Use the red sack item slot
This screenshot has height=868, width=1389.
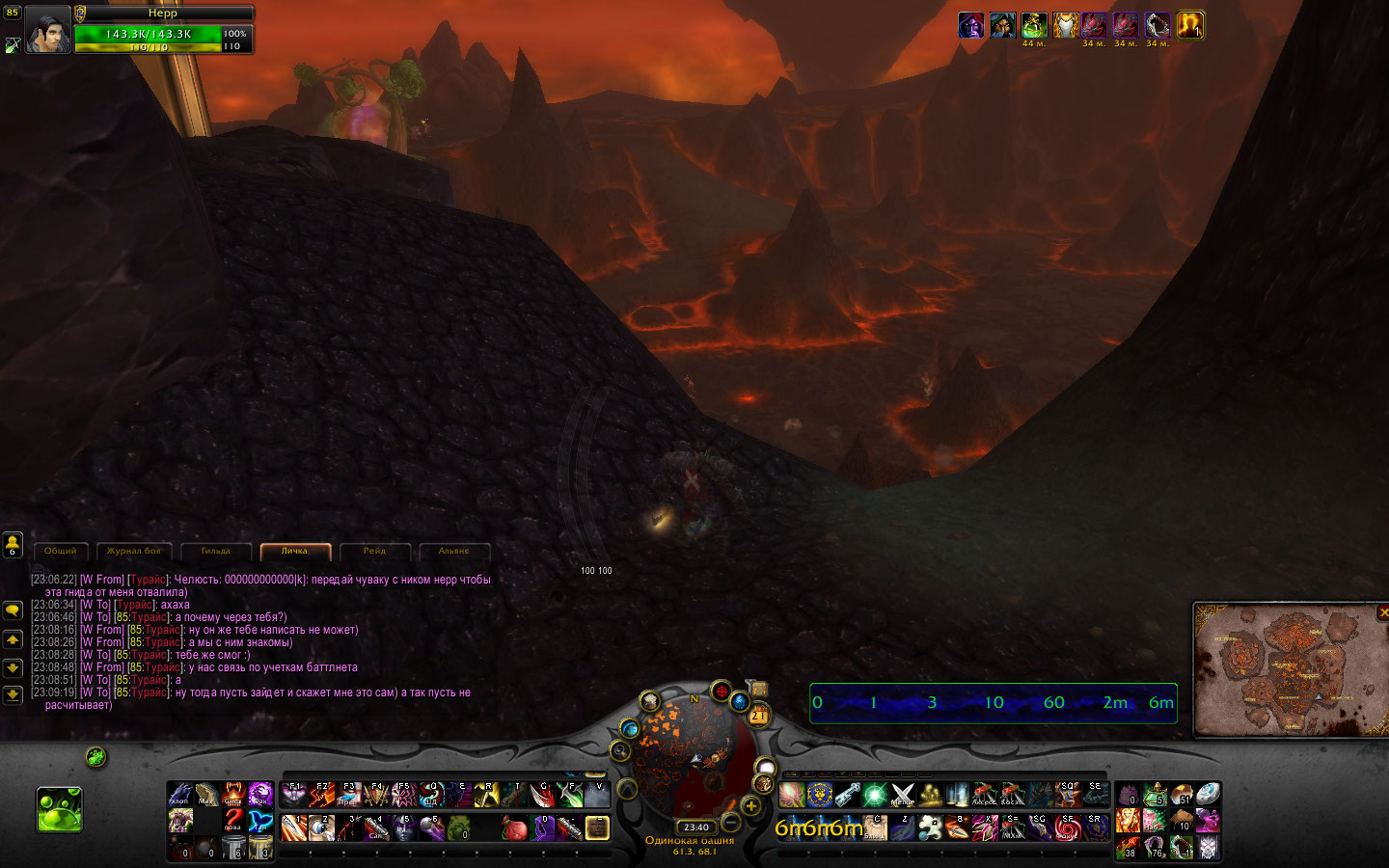(516, 827)
